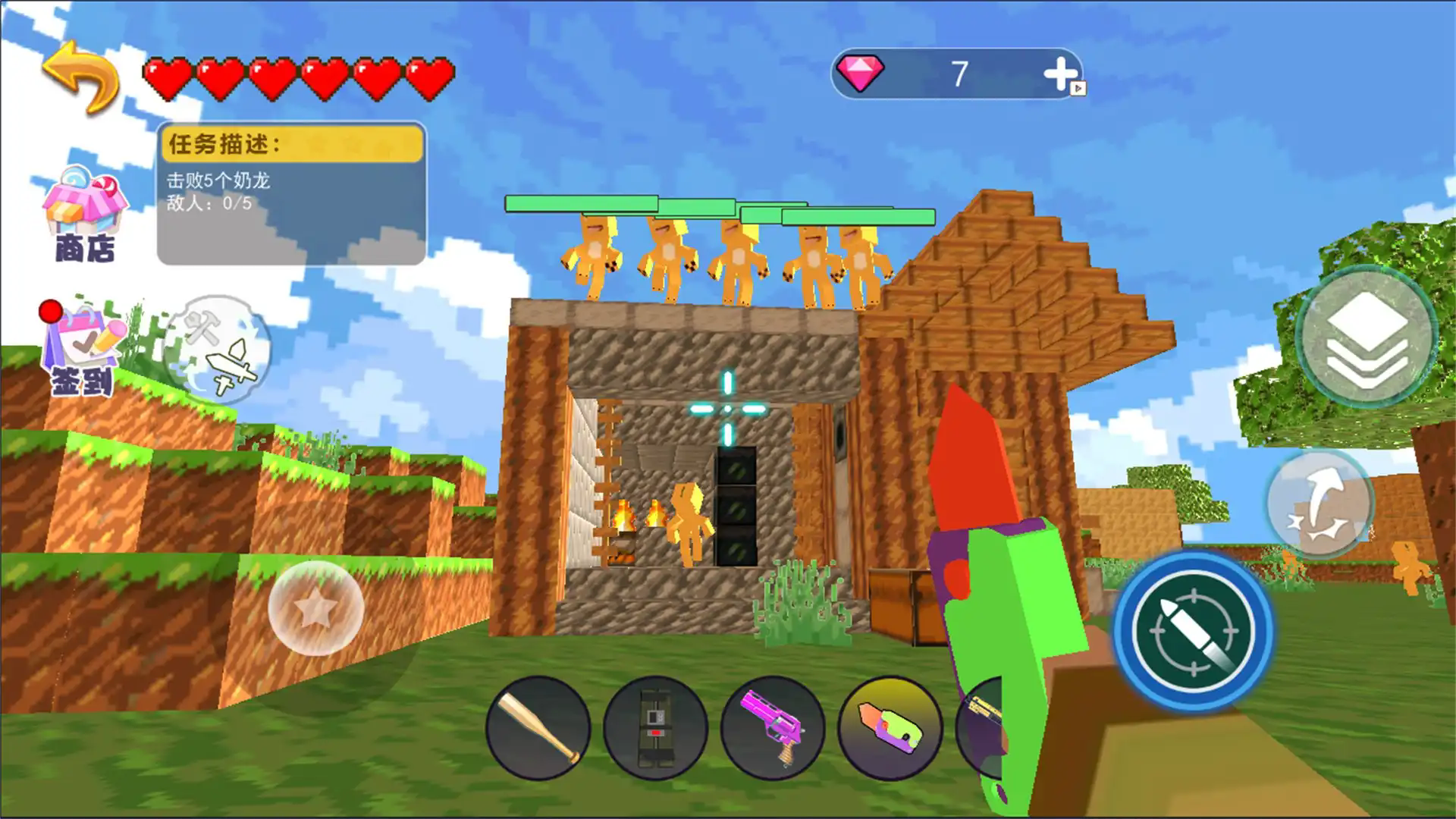
Task: Choose the carrot knife weapon slot
Action: pyautogui.click(x=889, y=729)
